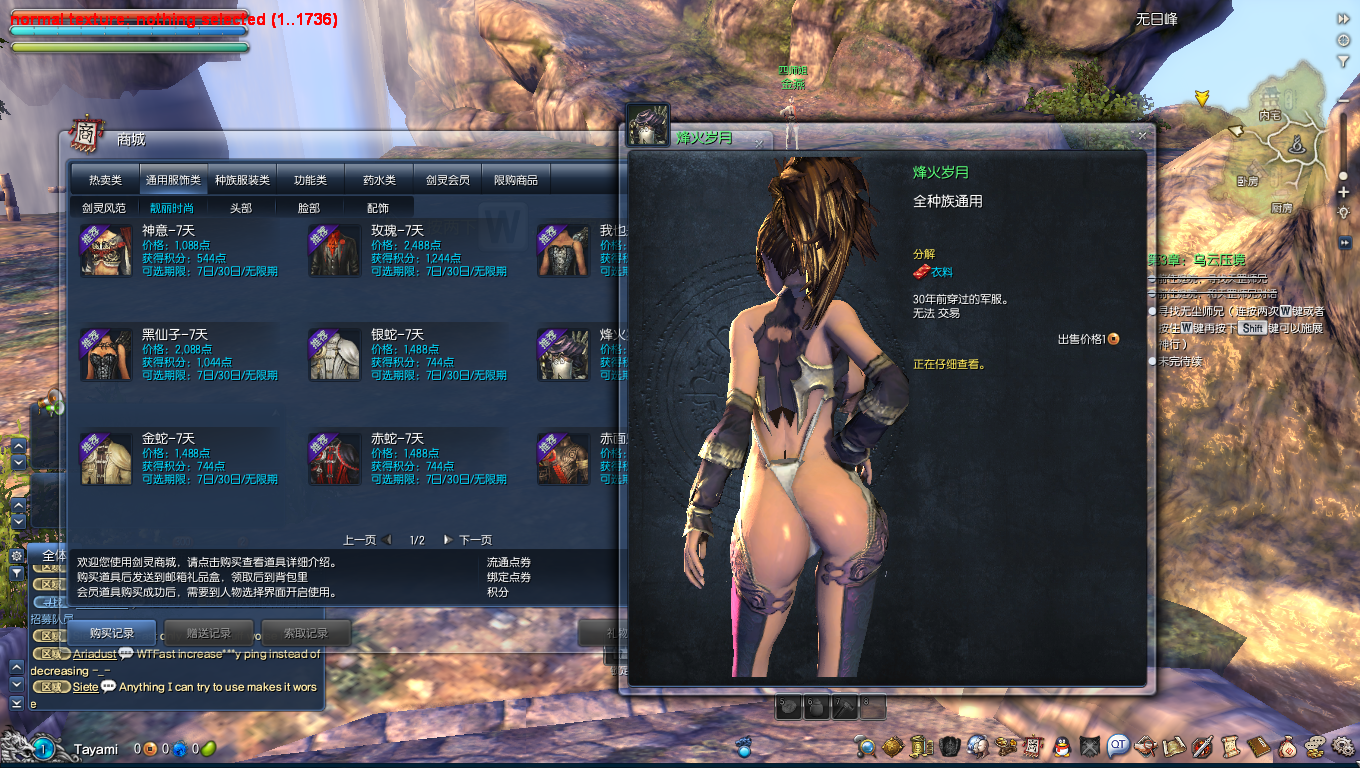Open the 种族服装类 category tab
The image size is (1360, 768).
pyautogui.click(x=242, y=180)
